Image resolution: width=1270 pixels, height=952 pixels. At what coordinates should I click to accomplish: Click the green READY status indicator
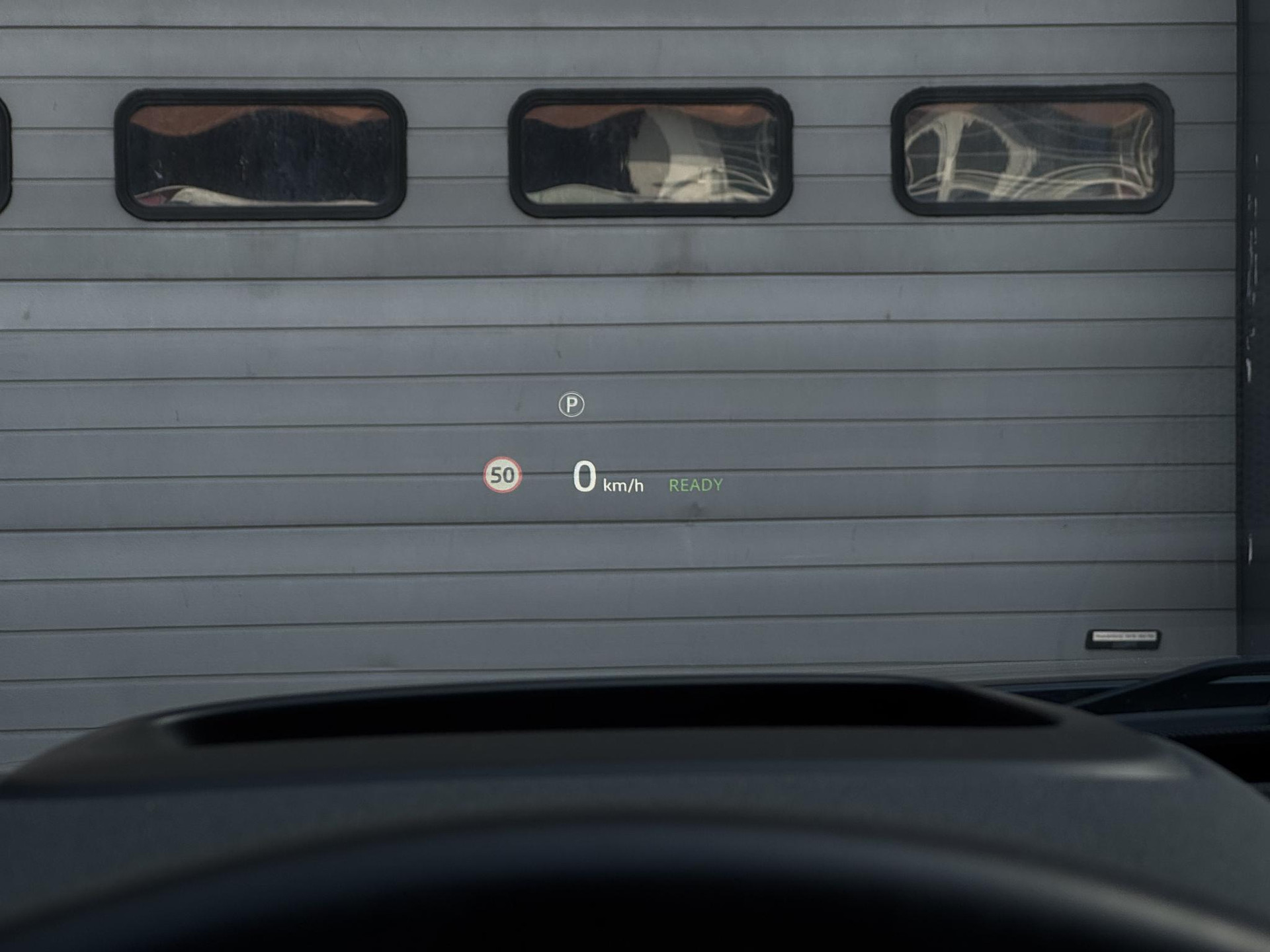click(695, 485)
